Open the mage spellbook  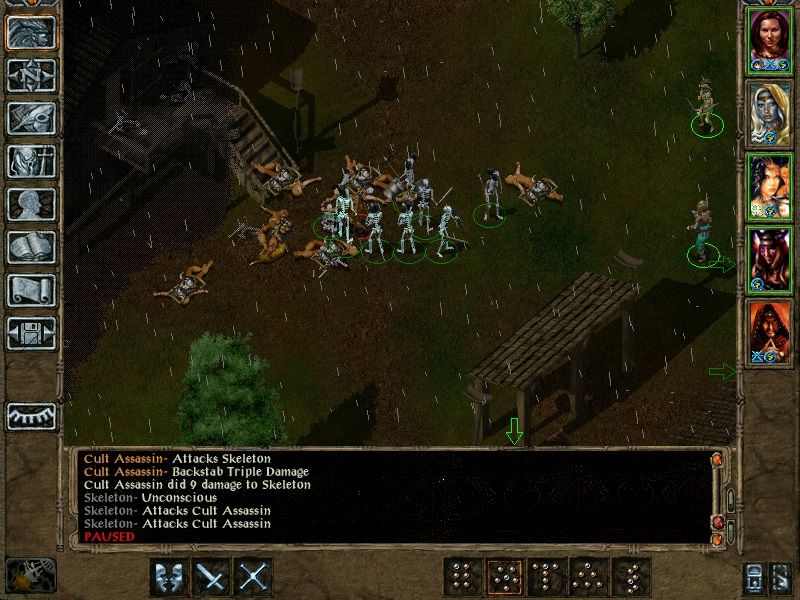click(32, 246)
